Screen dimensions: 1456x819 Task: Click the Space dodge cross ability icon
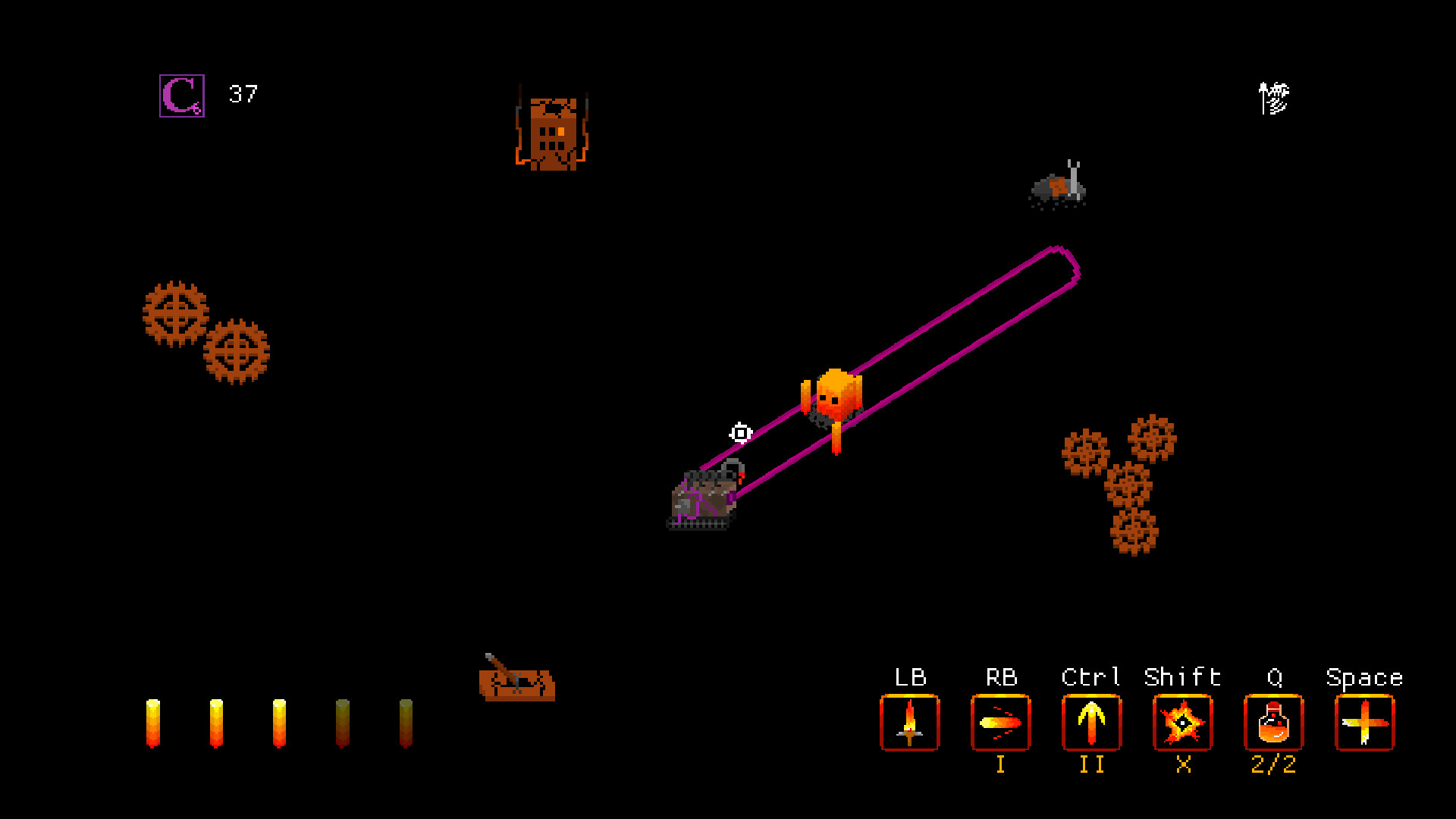point(1365,723)
